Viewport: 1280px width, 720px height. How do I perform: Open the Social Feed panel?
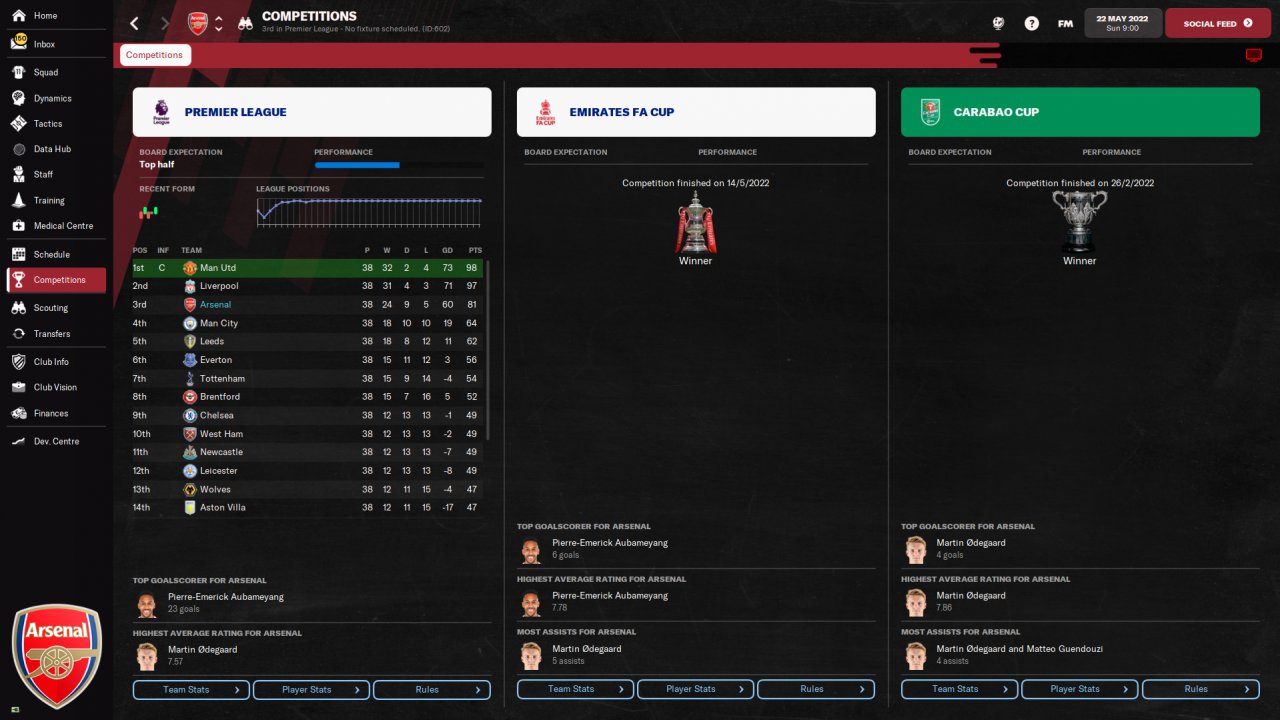coord(1216,23)
